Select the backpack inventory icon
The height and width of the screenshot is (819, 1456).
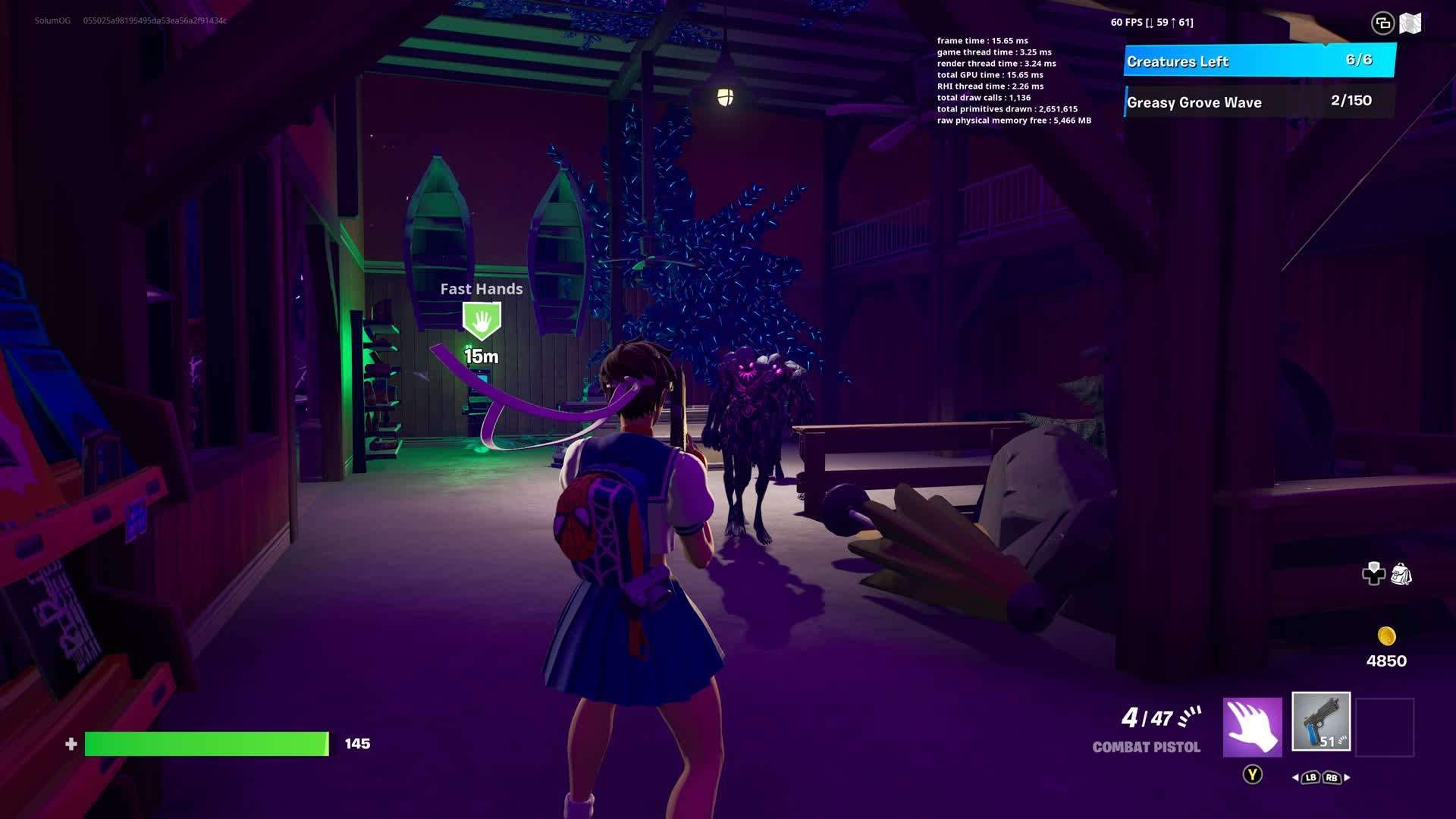1402,575
